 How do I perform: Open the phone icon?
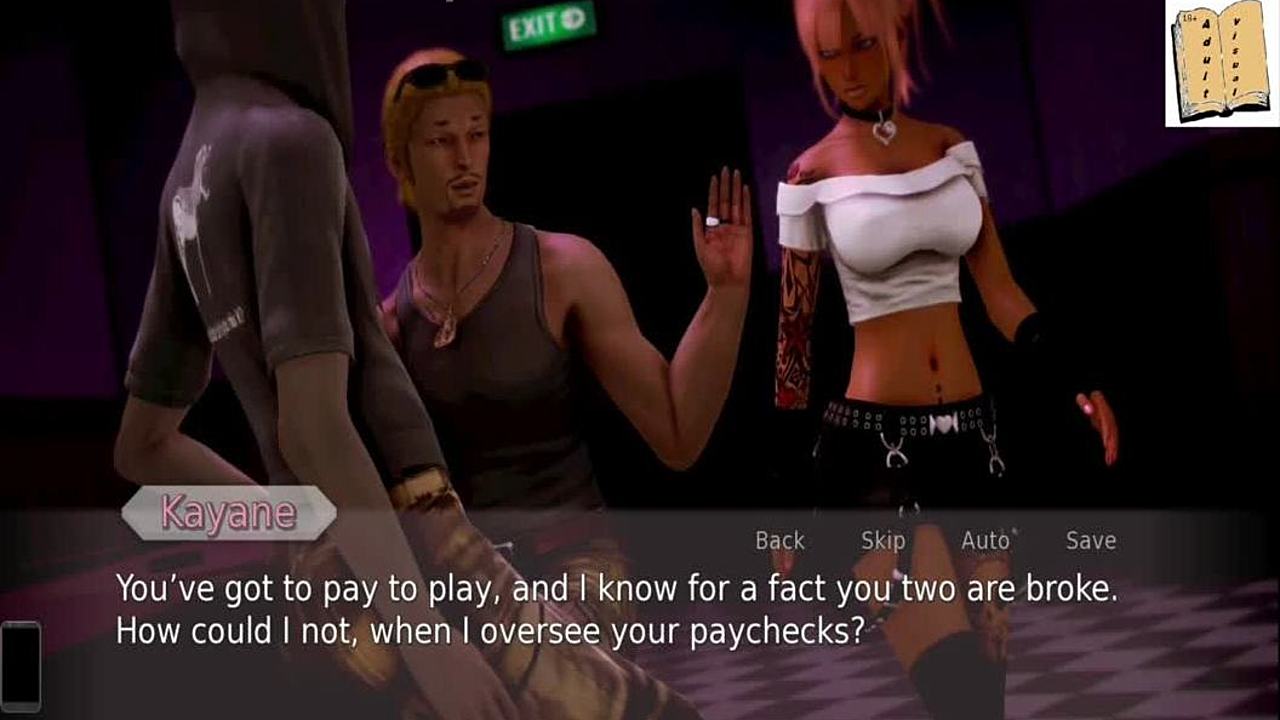(x=21, y=666)
